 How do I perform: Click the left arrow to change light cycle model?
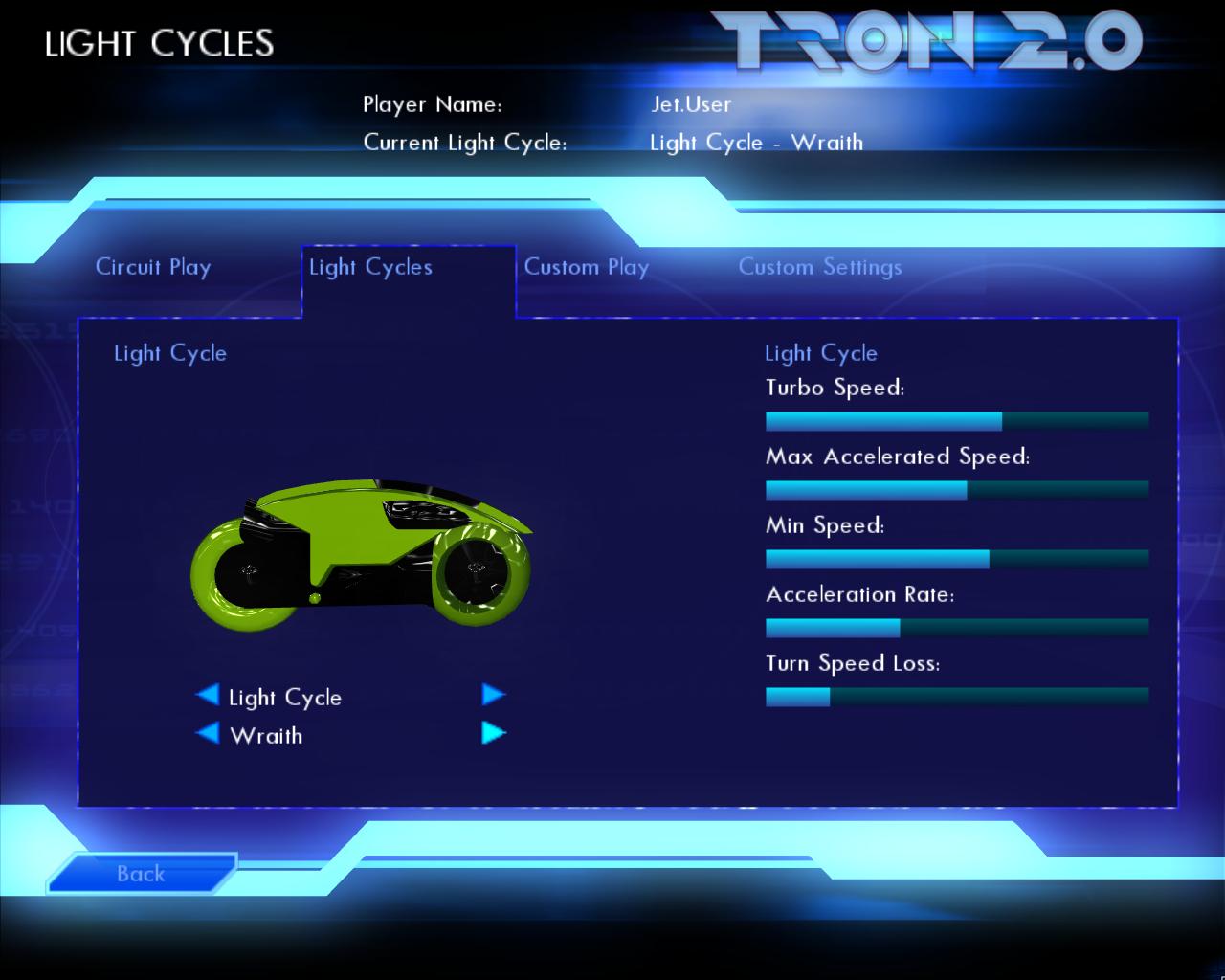[207, 697]
